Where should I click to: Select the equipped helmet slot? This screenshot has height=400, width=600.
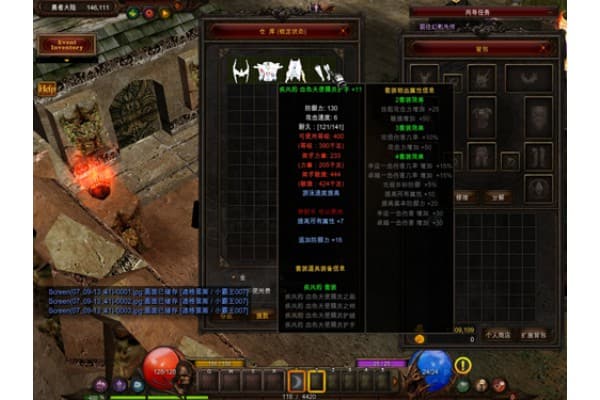482,78
